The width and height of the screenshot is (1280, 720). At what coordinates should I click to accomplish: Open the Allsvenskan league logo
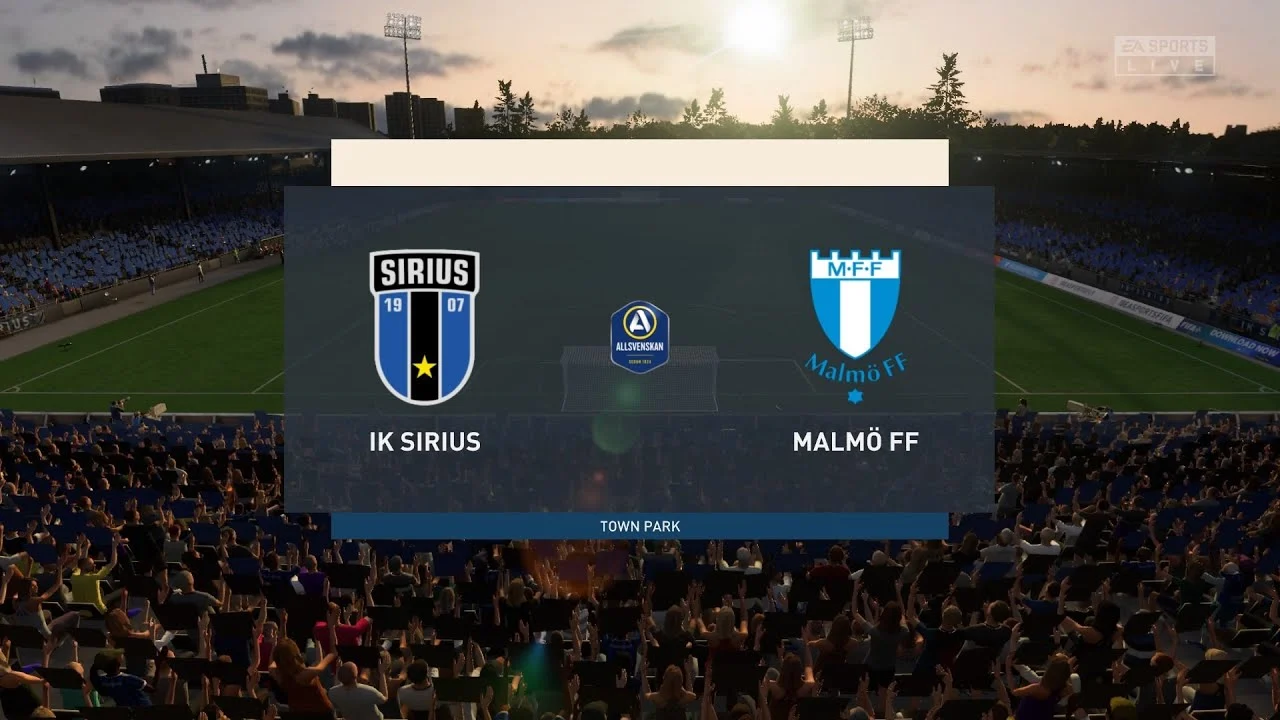[640, 337]
